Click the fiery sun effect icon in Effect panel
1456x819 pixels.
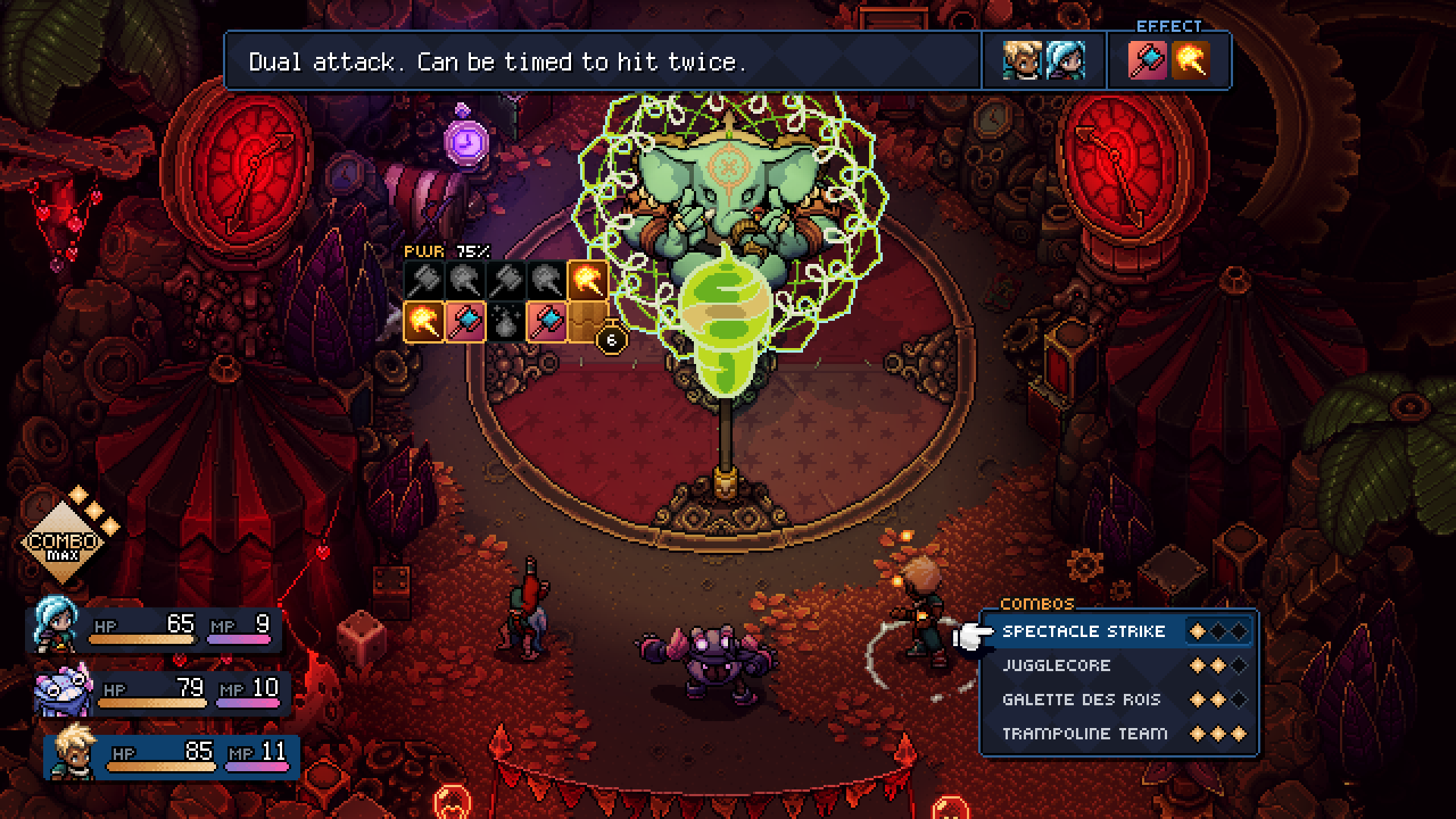(1190, 61)
